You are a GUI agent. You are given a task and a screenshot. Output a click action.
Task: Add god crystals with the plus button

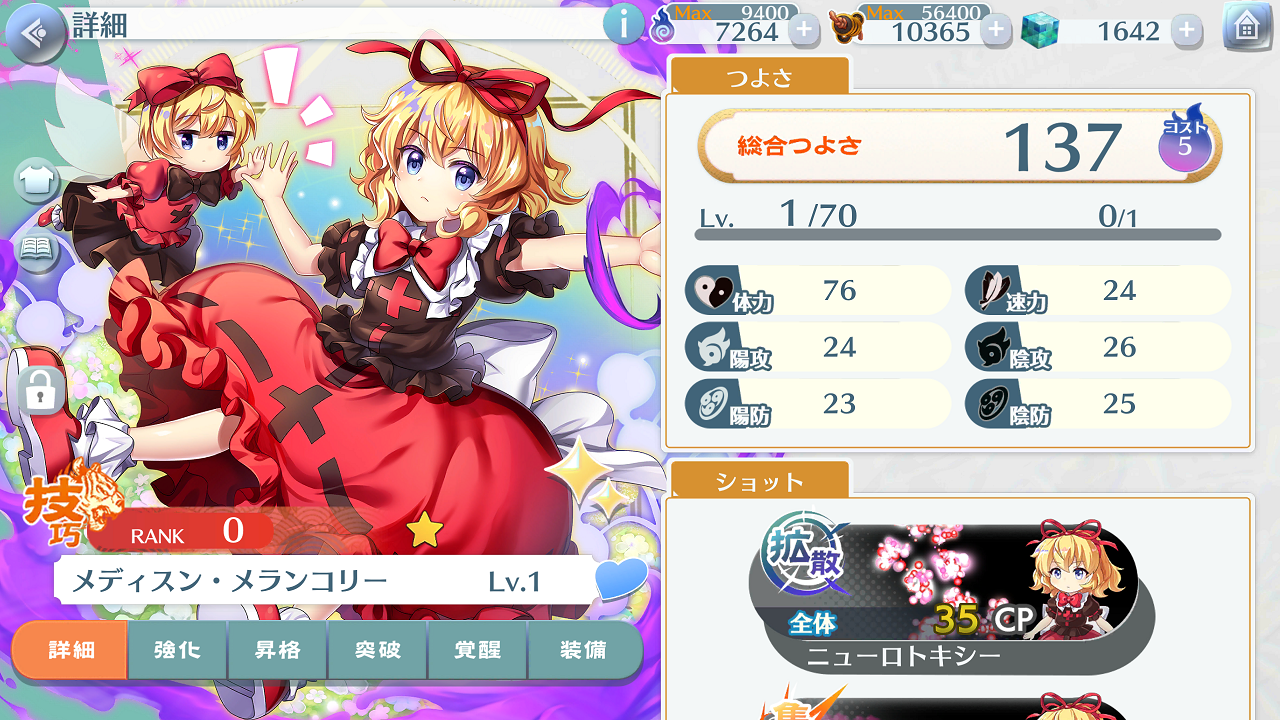[x=1186, y=30]
